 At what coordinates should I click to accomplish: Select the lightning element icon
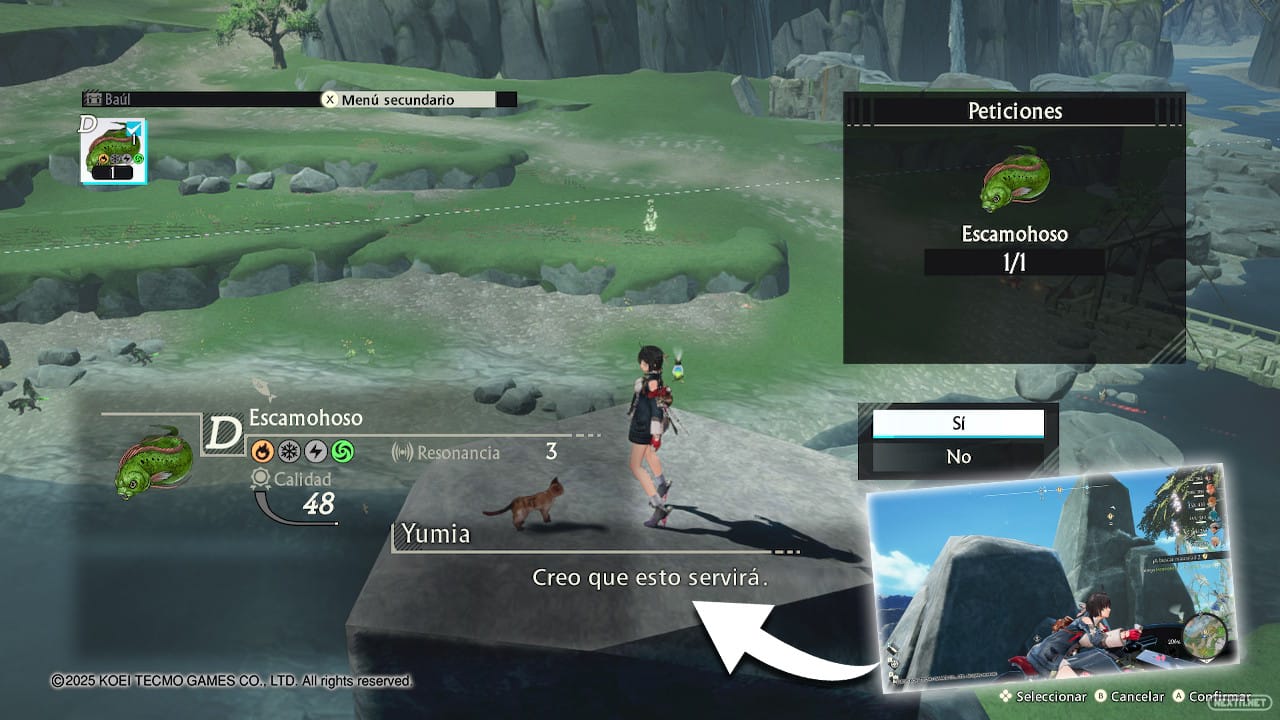pyautogui.click(x=316, y=450)
